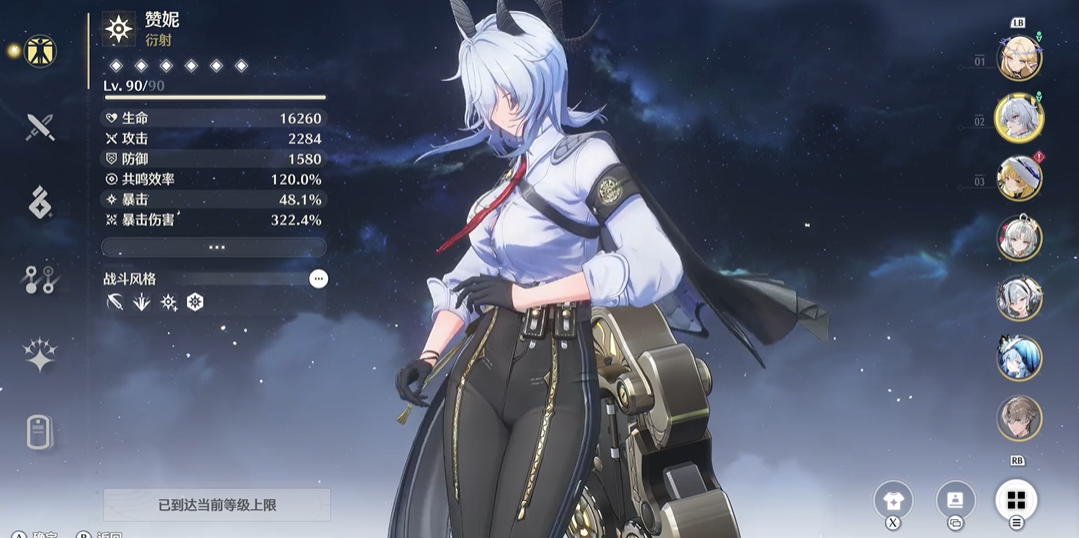
Task: Open the echoes tab below weapons
Action: pyautogui.click(x=40, y=202)
